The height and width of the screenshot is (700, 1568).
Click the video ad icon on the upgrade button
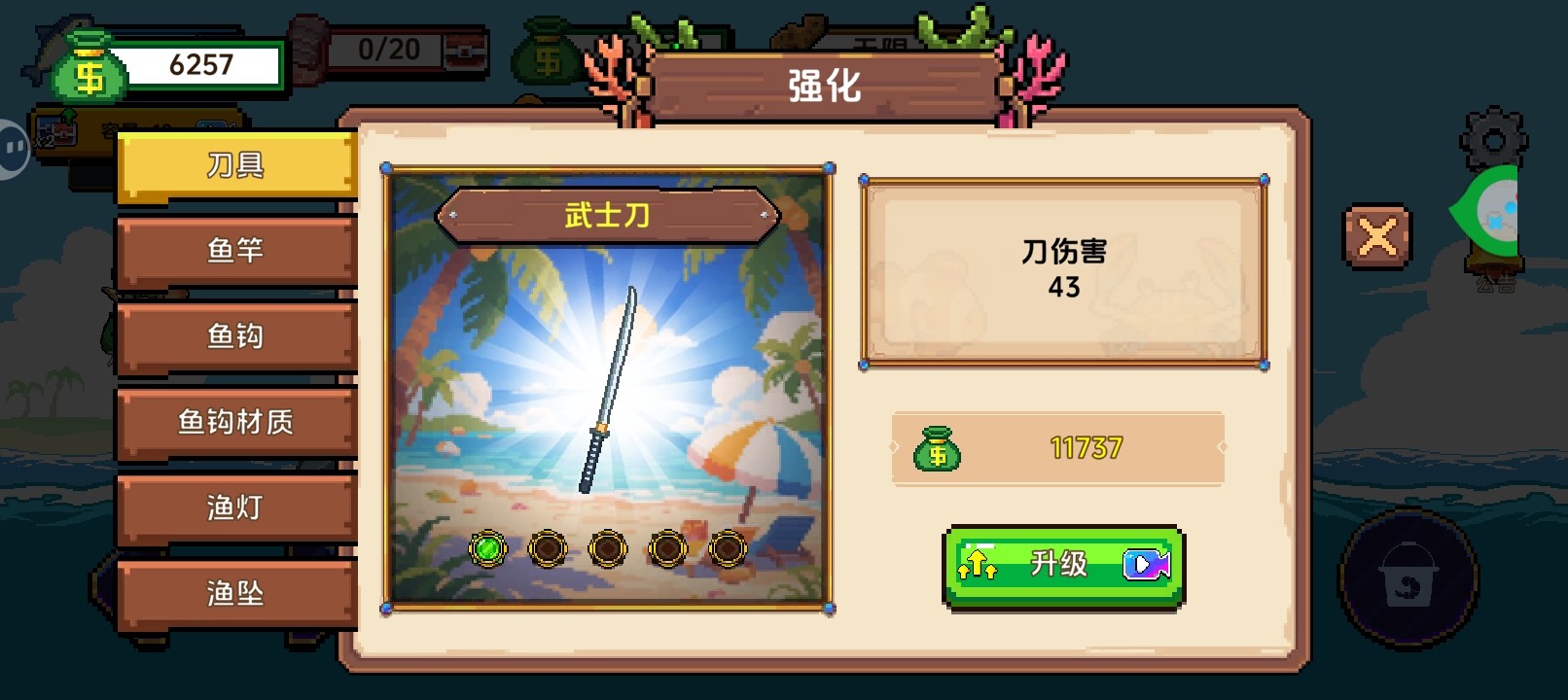pos(1144,564)
